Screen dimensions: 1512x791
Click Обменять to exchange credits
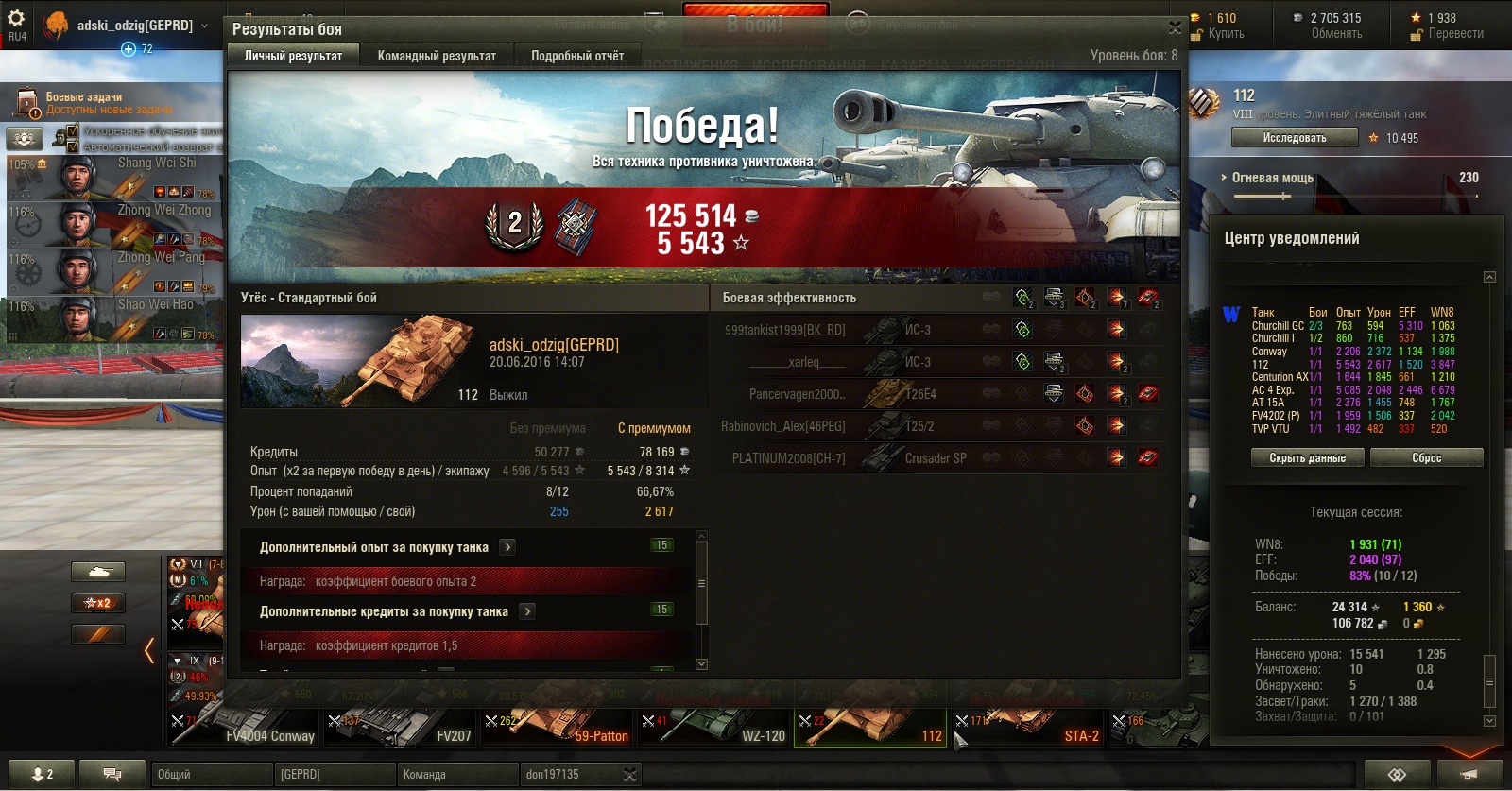click(1336, 34)
